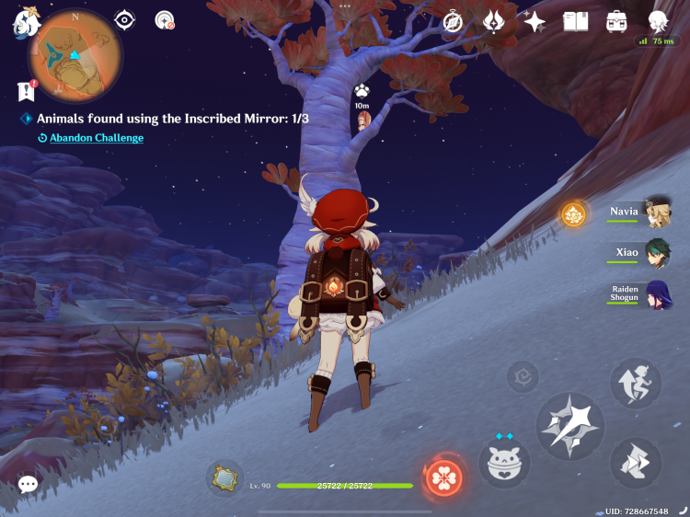Tap the glowing orange flower button
The height and width of the screenshot is (517, 690).
click(x=573, y=213)
